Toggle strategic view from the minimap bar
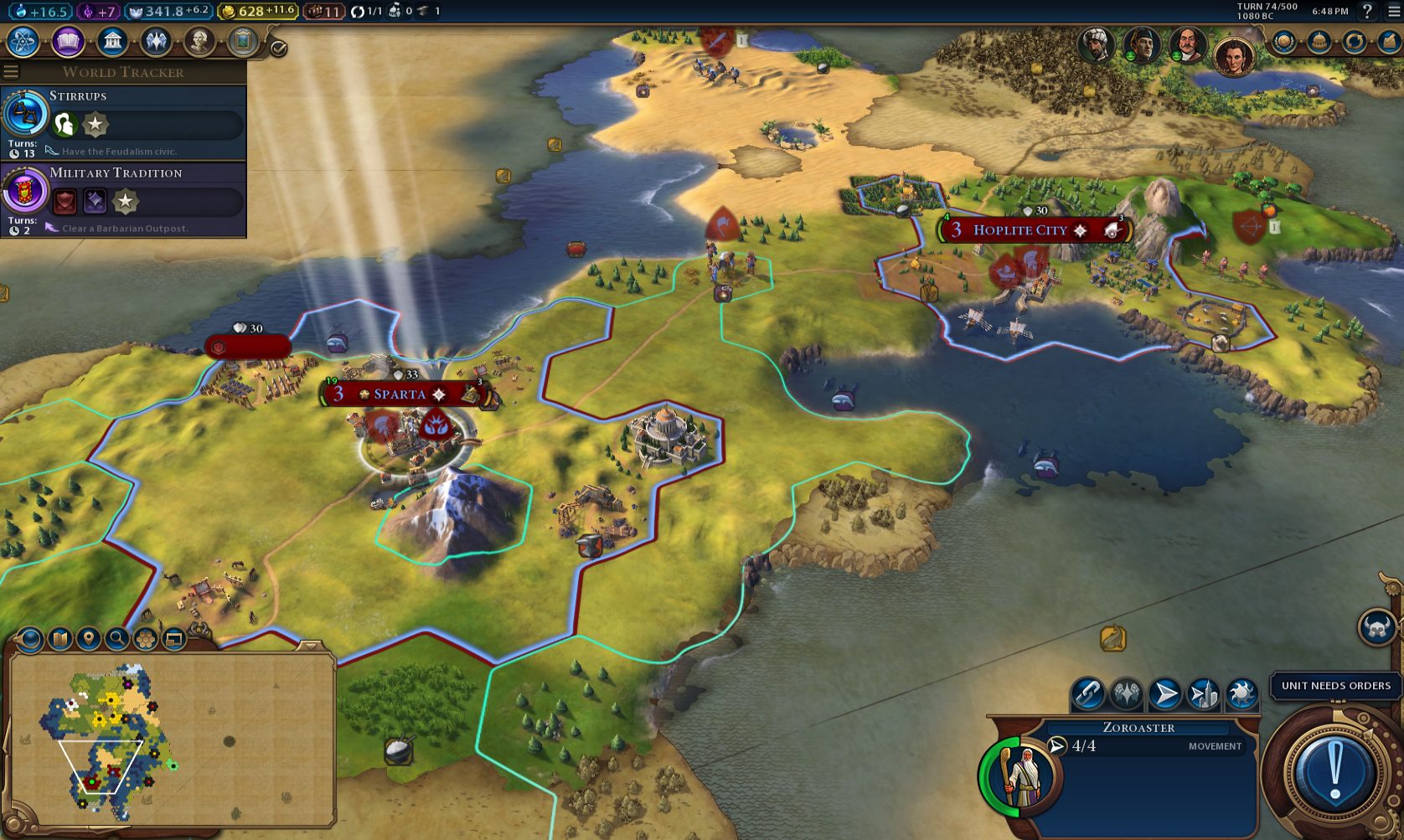 click(x=173, y=641)
